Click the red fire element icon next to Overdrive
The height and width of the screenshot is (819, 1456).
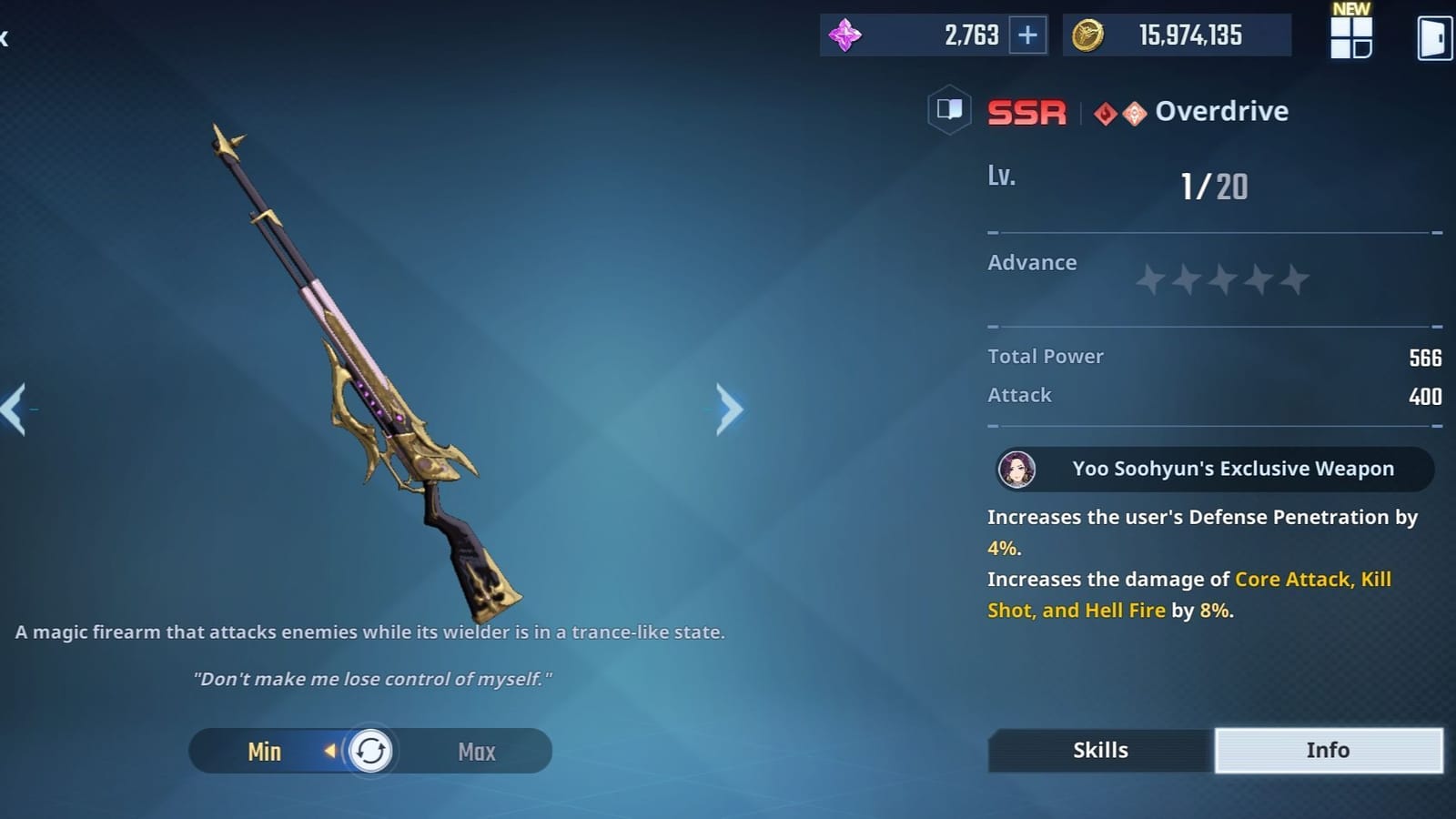click(x=1104, y=111)
